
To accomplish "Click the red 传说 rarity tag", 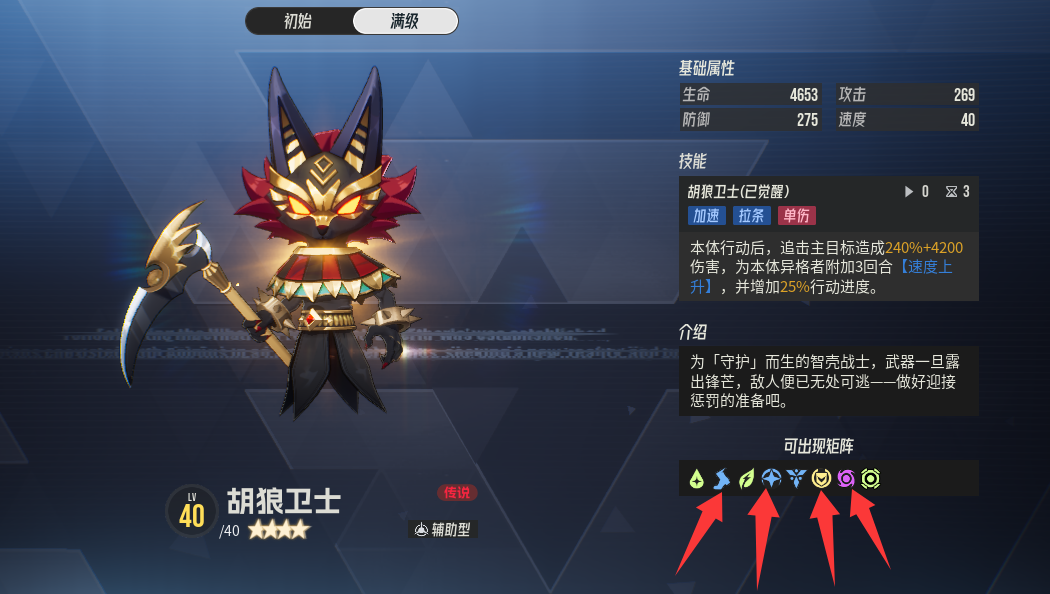I will click(457, 493).
